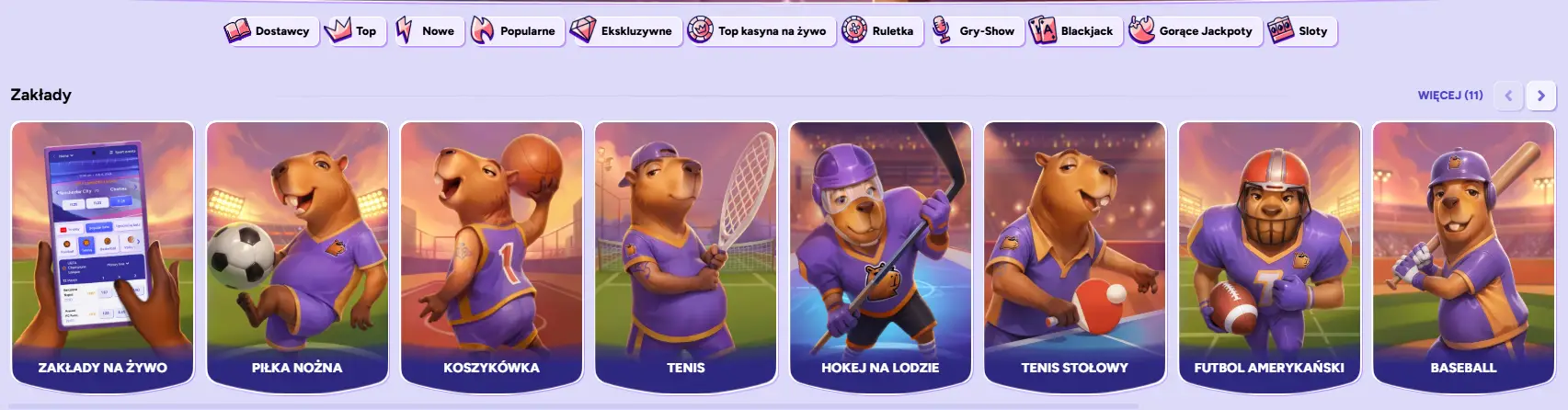The image size is (1568, 410).
Task: Switch to the Ruletka category
Action: 880,31
